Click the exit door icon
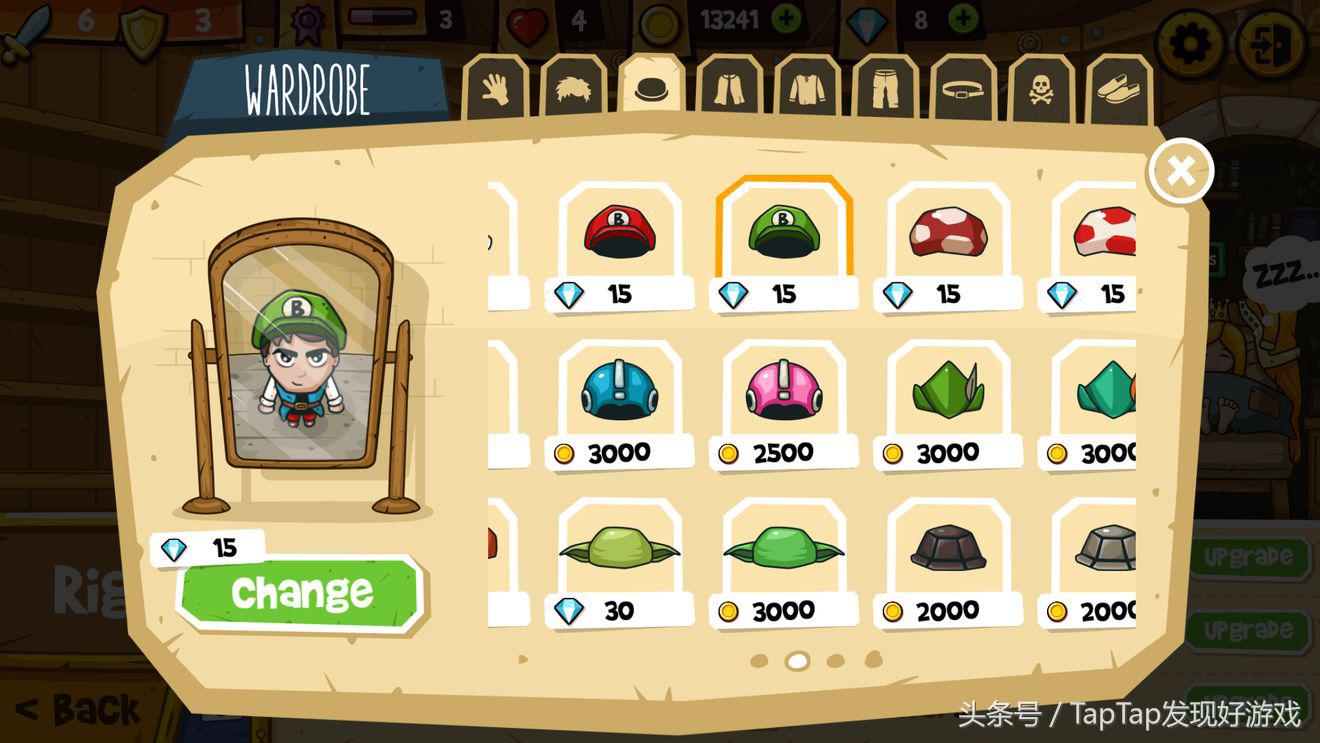The width and height of the screenshot is (1320, 743). [x=1269, y=43]
